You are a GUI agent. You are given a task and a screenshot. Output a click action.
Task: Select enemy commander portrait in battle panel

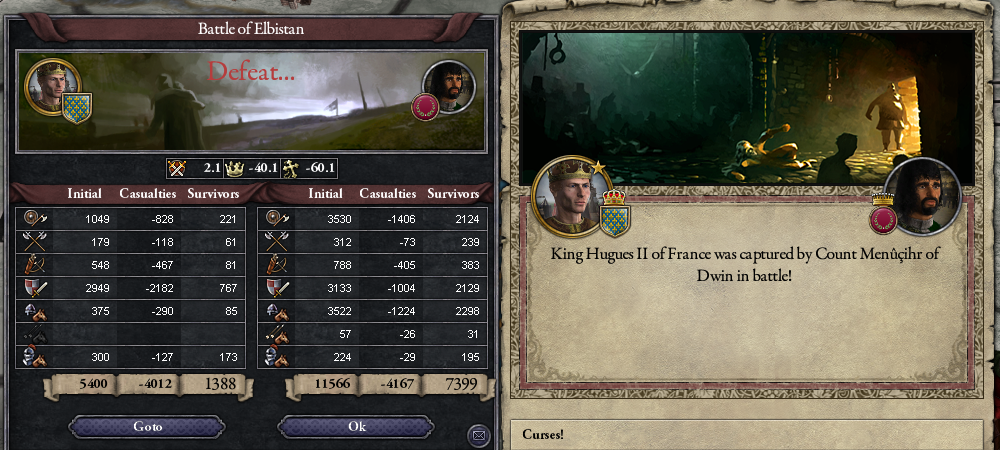tap(449, 87)
